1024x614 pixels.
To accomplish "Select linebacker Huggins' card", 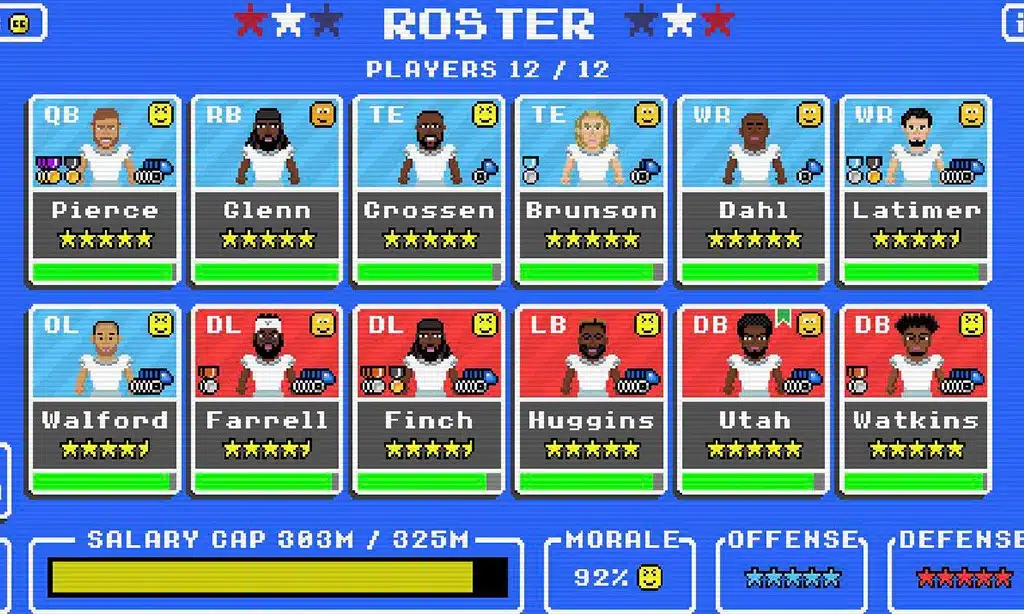I will pyautogui.click(x=591, y=400).
